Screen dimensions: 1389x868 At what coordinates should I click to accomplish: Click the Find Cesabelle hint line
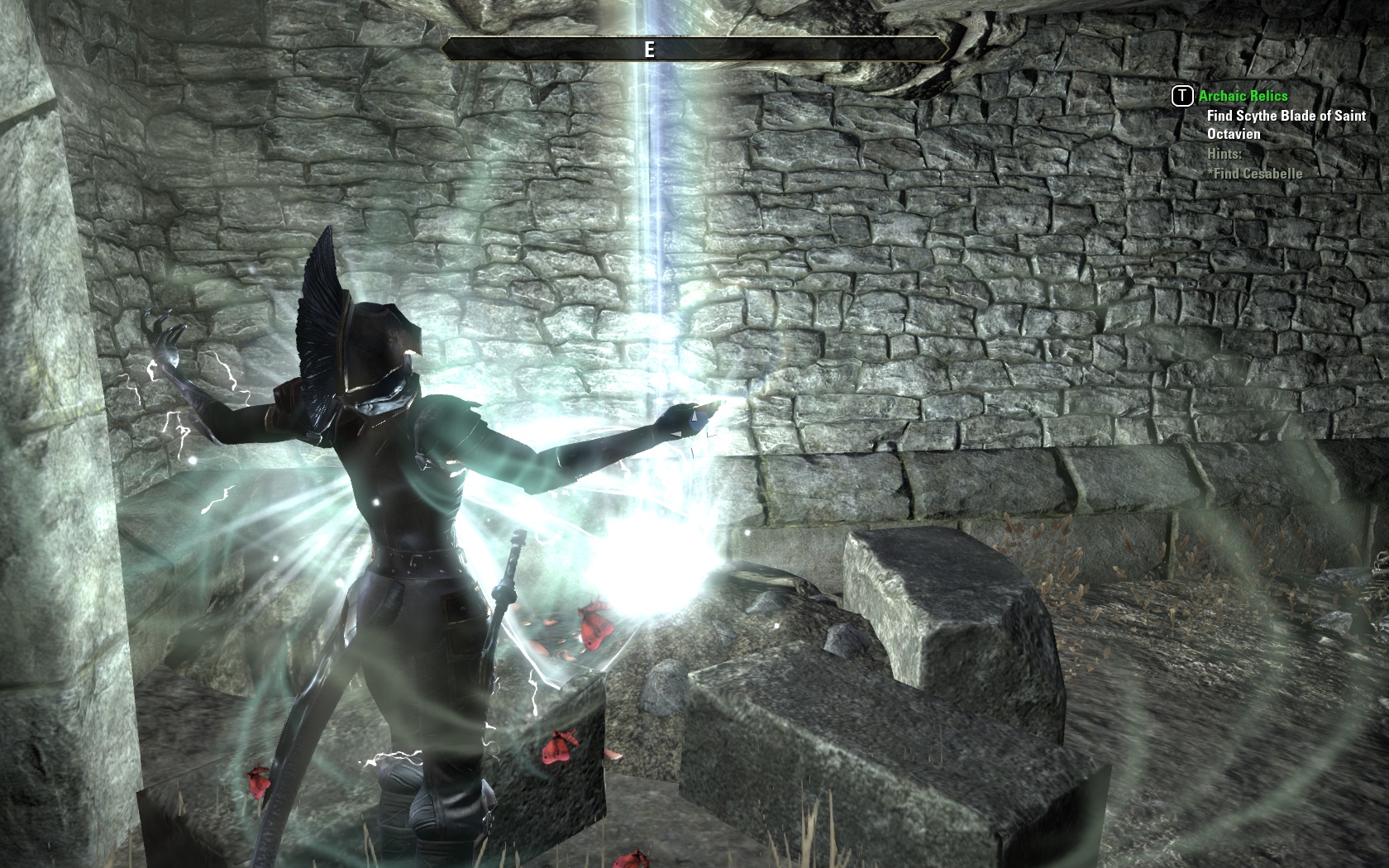coord(1255,174)
